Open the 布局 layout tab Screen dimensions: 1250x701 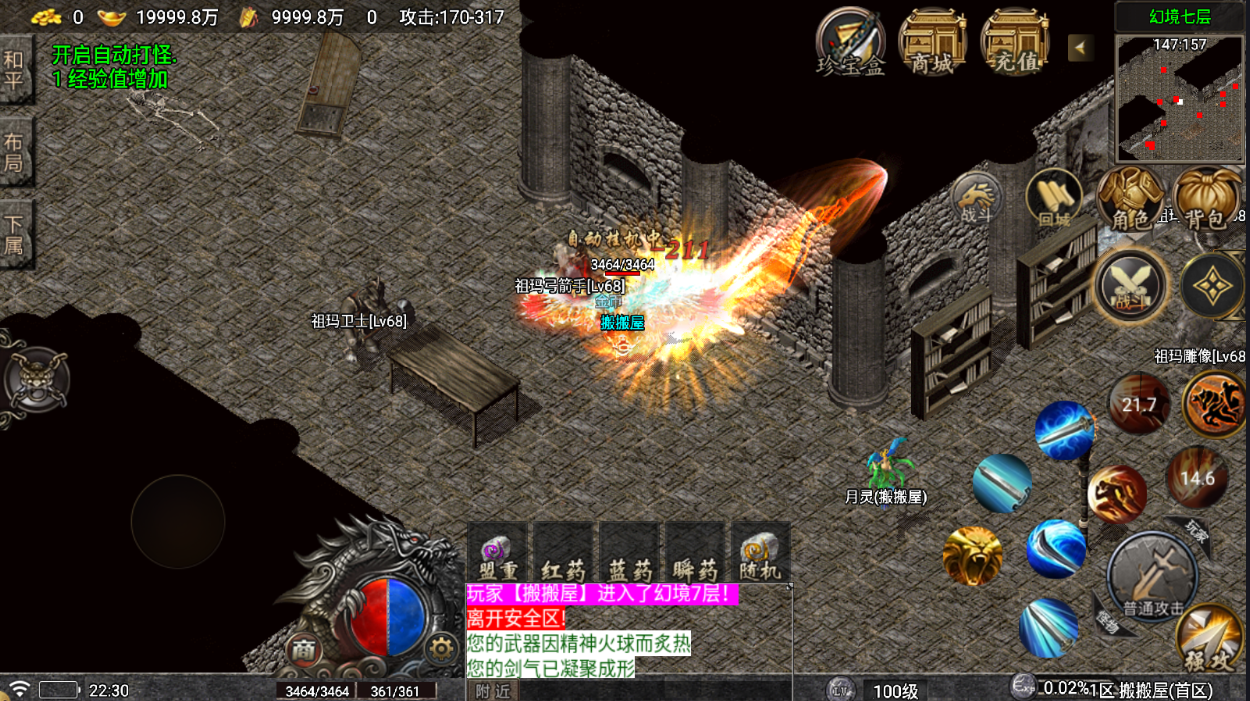click(14, 153)
